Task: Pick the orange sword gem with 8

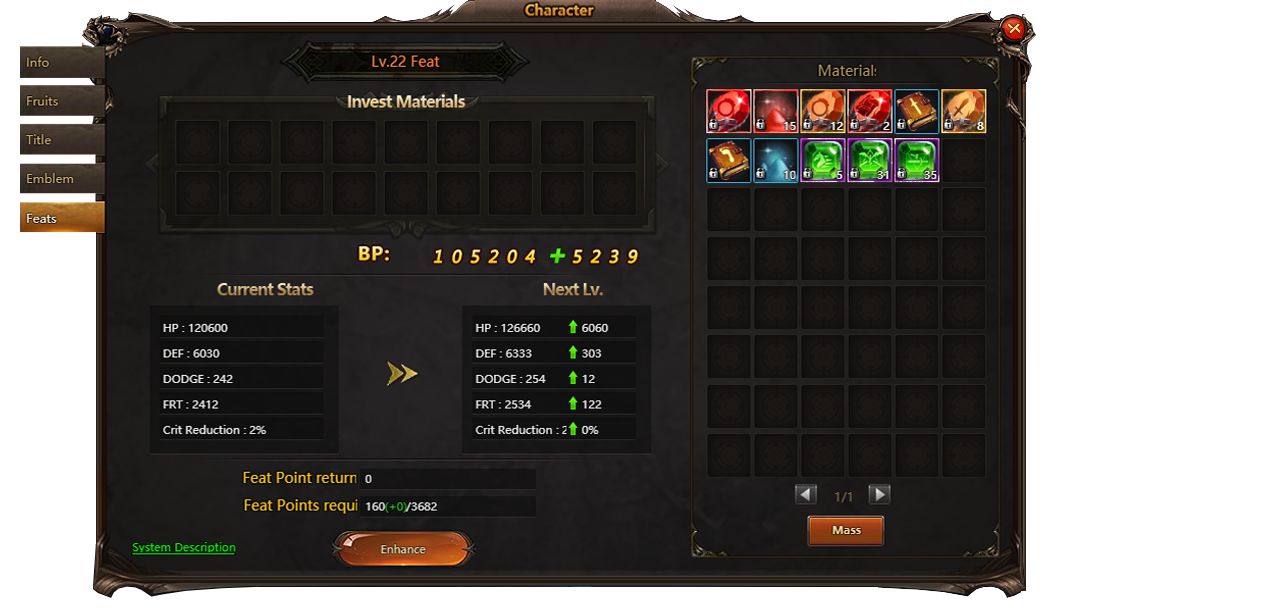Action: tap(963, 111)
